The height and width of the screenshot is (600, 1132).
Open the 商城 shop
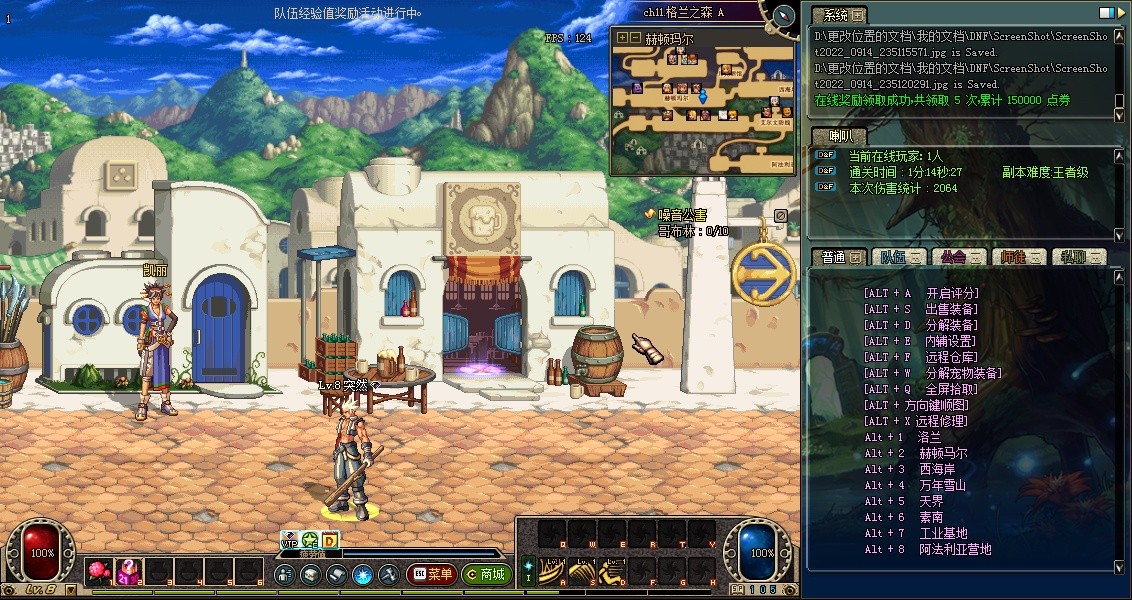click(x=484, y=575)
